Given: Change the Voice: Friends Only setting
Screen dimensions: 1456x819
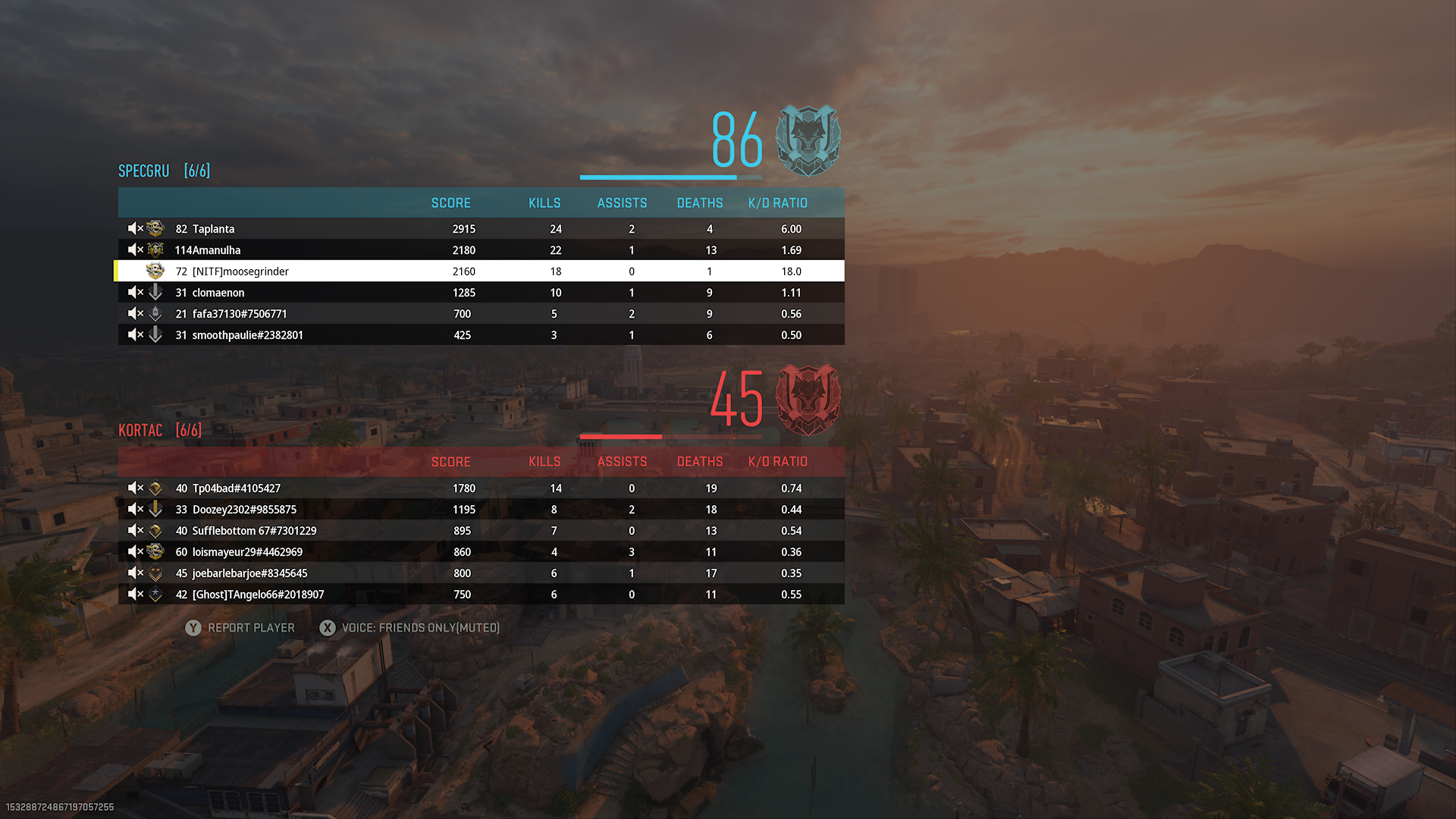Looking at the screenshot, I should coord(409,628).
